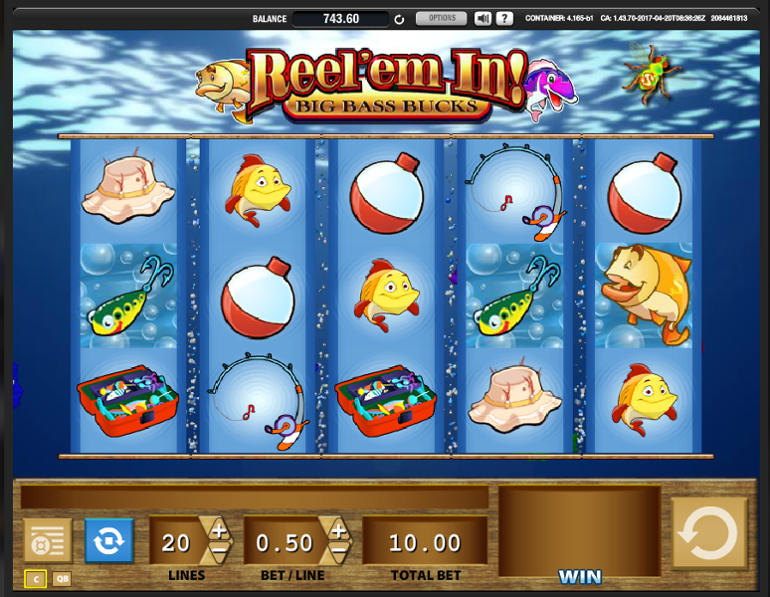Activate the blue autoplay button

108,540
